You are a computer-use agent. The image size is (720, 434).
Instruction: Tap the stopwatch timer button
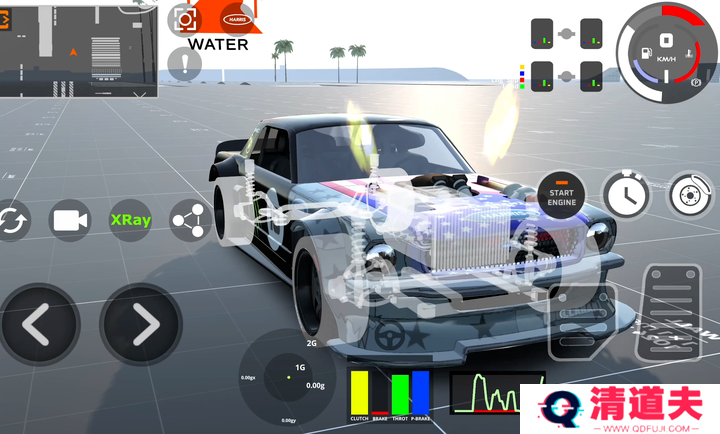click(626, 193)
